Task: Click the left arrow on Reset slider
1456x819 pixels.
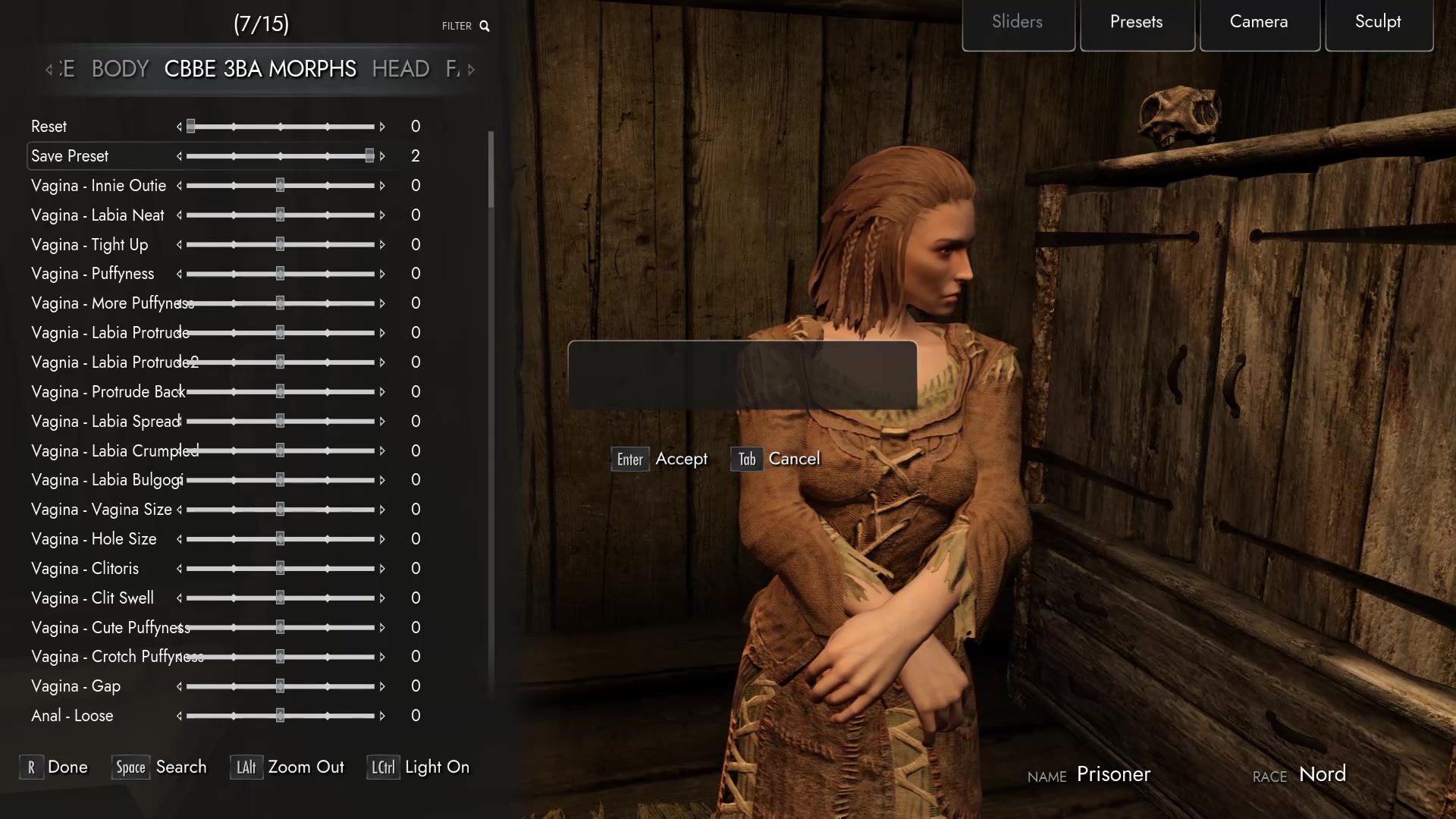Action: pos(179,127)
